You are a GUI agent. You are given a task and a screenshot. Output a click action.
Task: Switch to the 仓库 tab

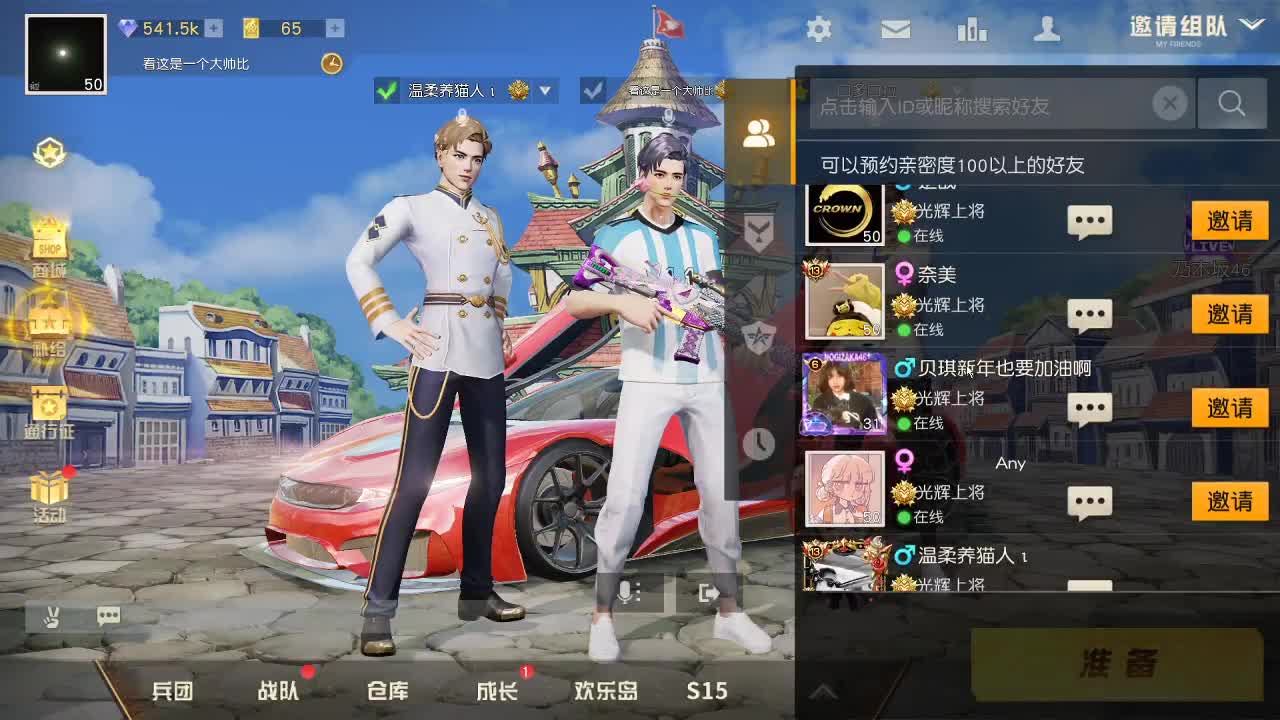(x=390, y=690)
